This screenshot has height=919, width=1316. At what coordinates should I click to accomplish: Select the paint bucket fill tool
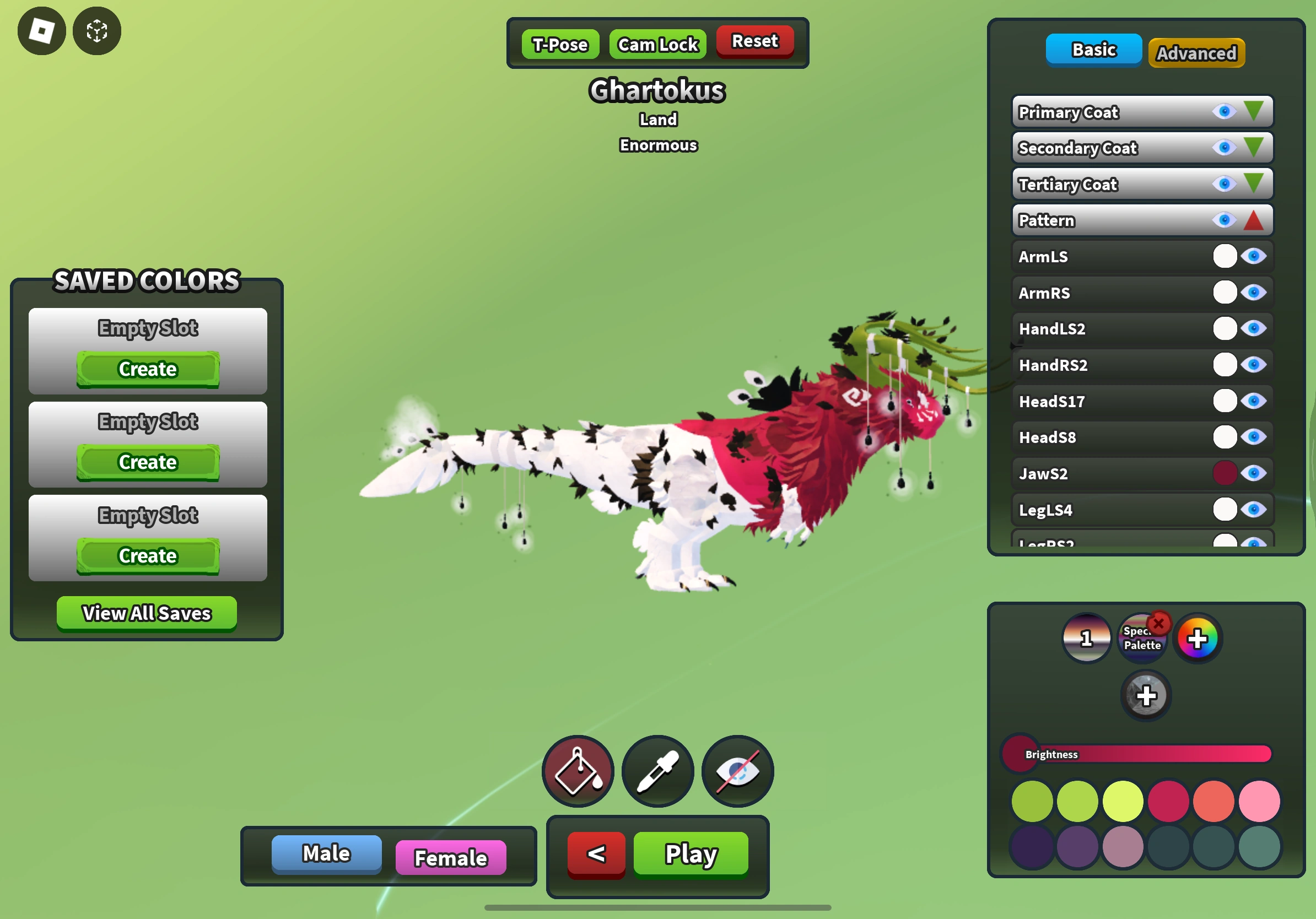pyautogui.click(x=578, y=771)
